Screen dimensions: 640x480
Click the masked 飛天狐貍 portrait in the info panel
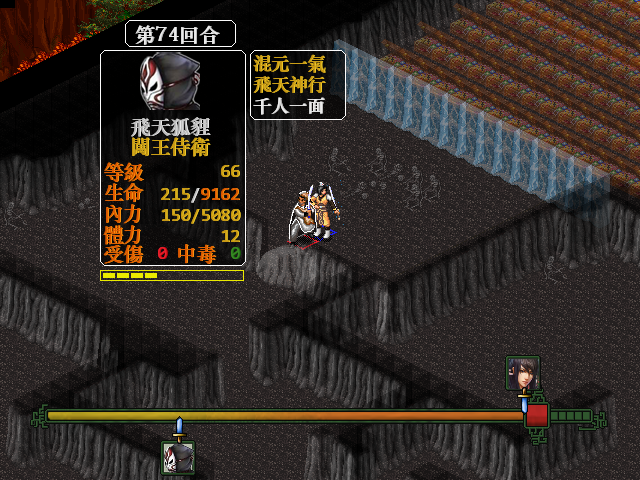pos(170,84)
